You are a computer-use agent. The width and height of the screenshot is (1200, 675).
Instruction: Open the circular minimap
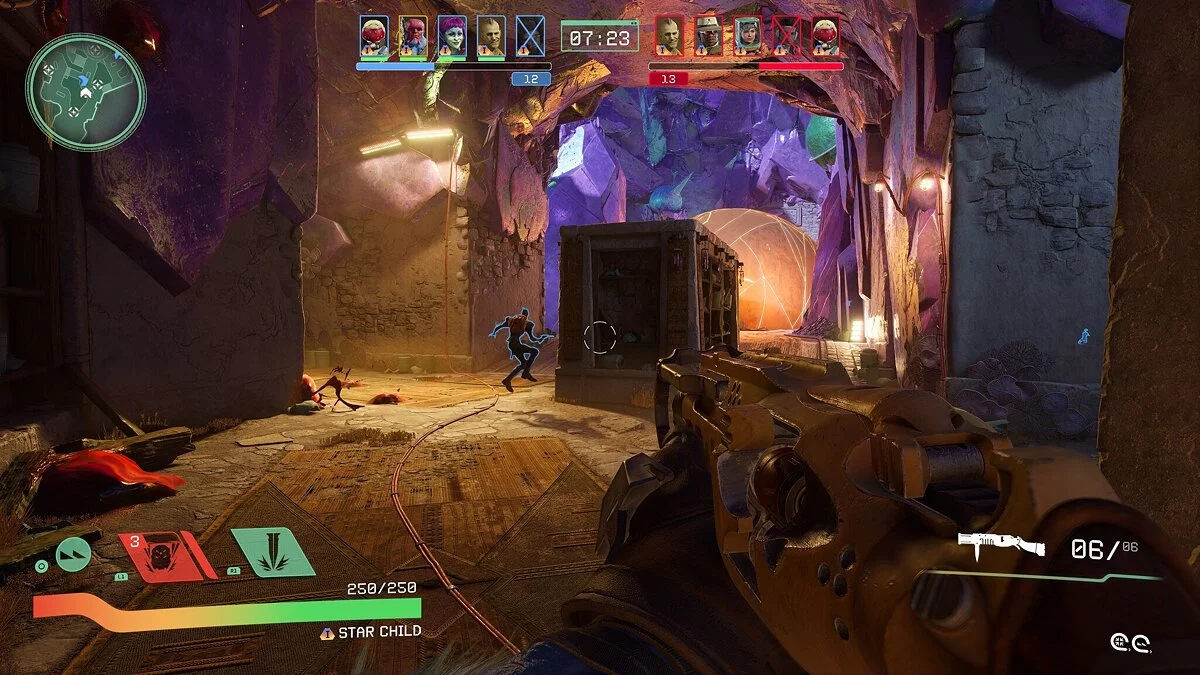tap(86, 92)
